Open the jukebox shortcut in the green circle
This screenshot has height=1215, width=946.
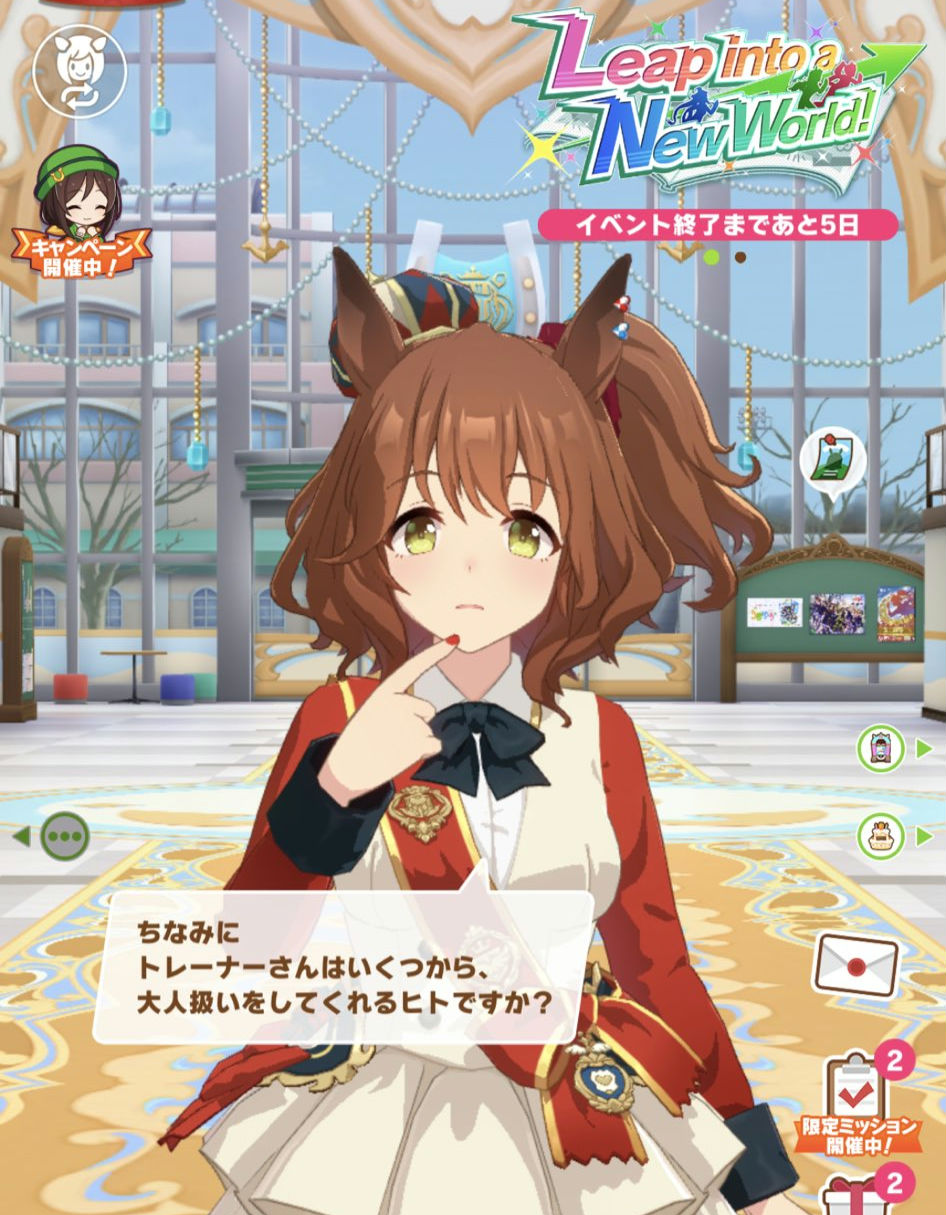[880, 749]
